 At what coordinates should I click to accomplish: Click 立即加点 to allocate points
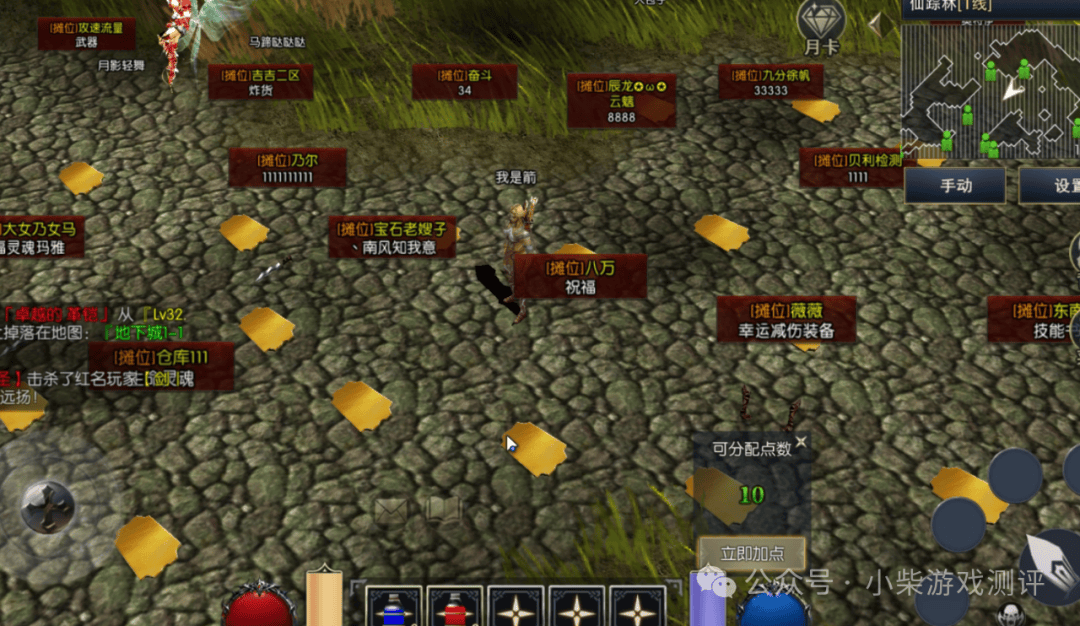tap(753, 553)
